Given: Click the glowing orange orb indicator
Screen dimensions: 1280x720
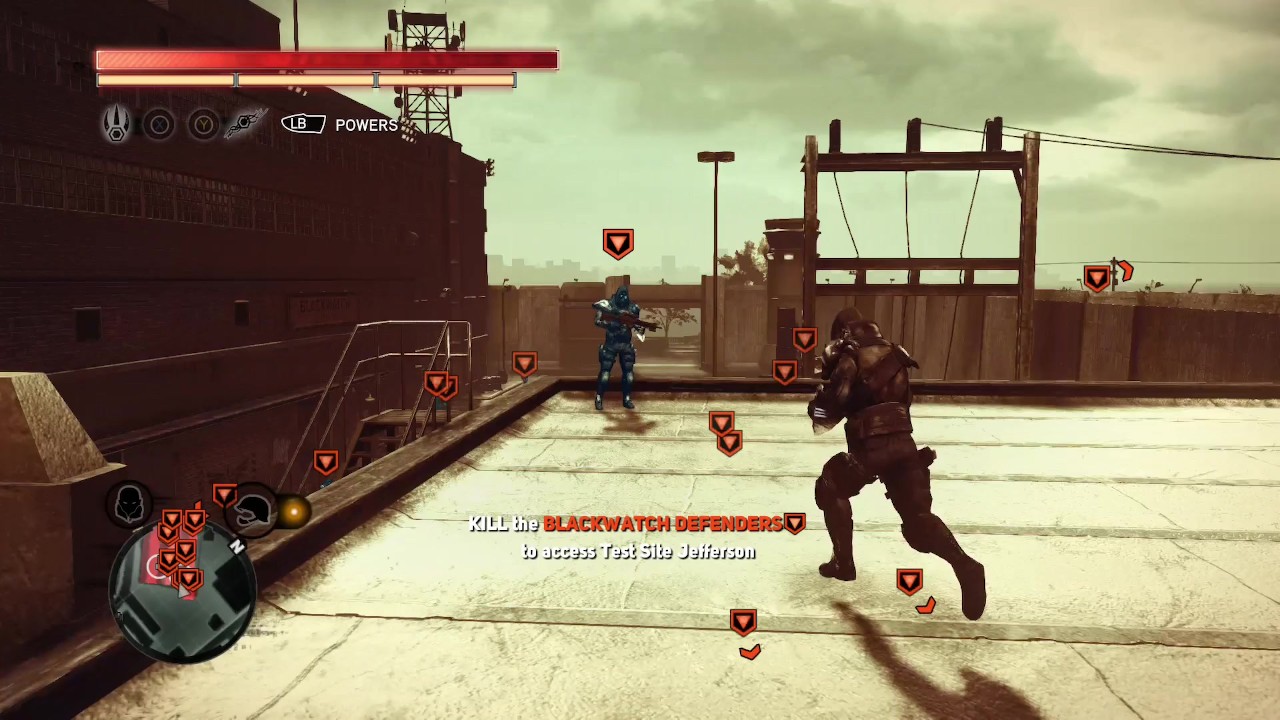Looking at the screenshot, I should tap(294, 512).
